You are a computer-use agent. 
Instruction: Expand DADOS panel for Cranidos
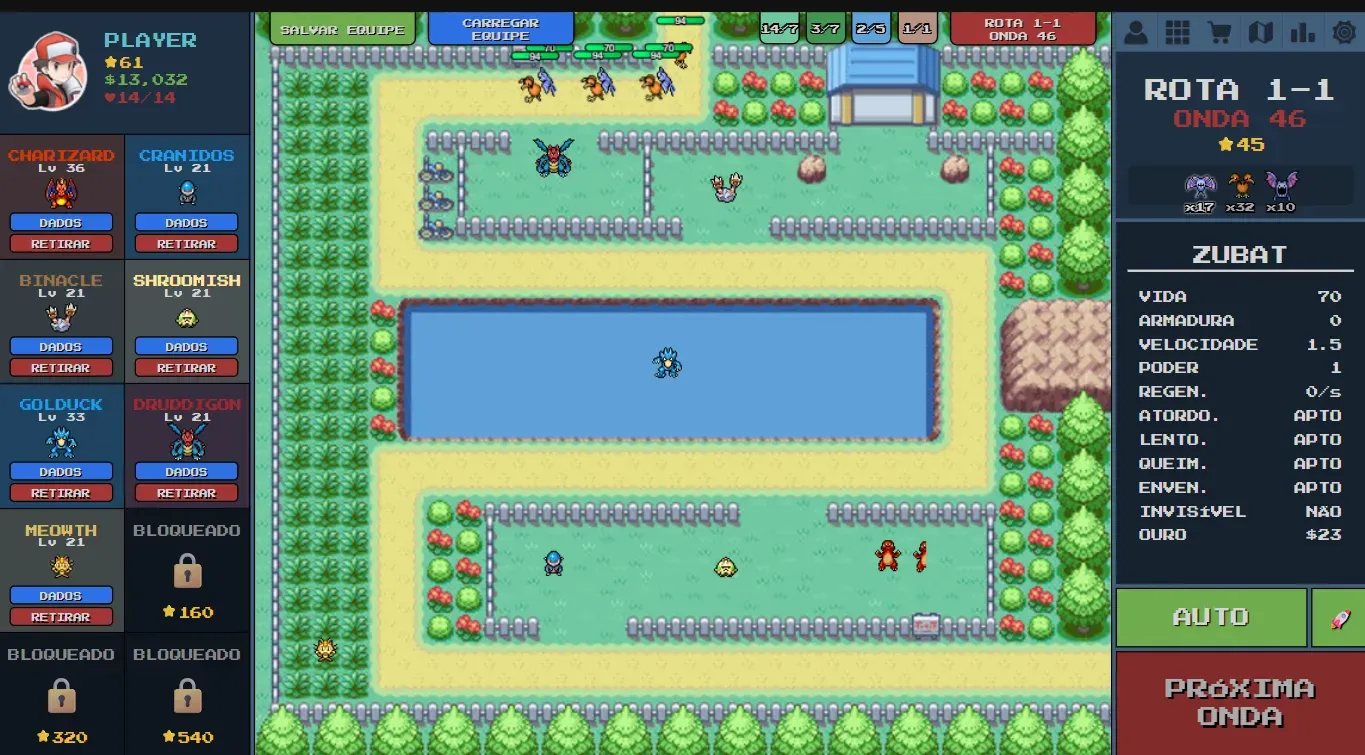tap(185, 222)
